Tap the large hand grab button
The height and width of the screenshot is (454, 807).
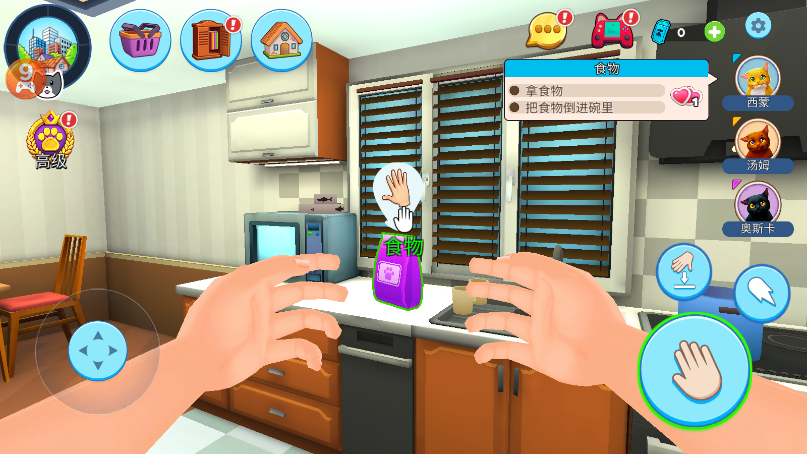694,370
